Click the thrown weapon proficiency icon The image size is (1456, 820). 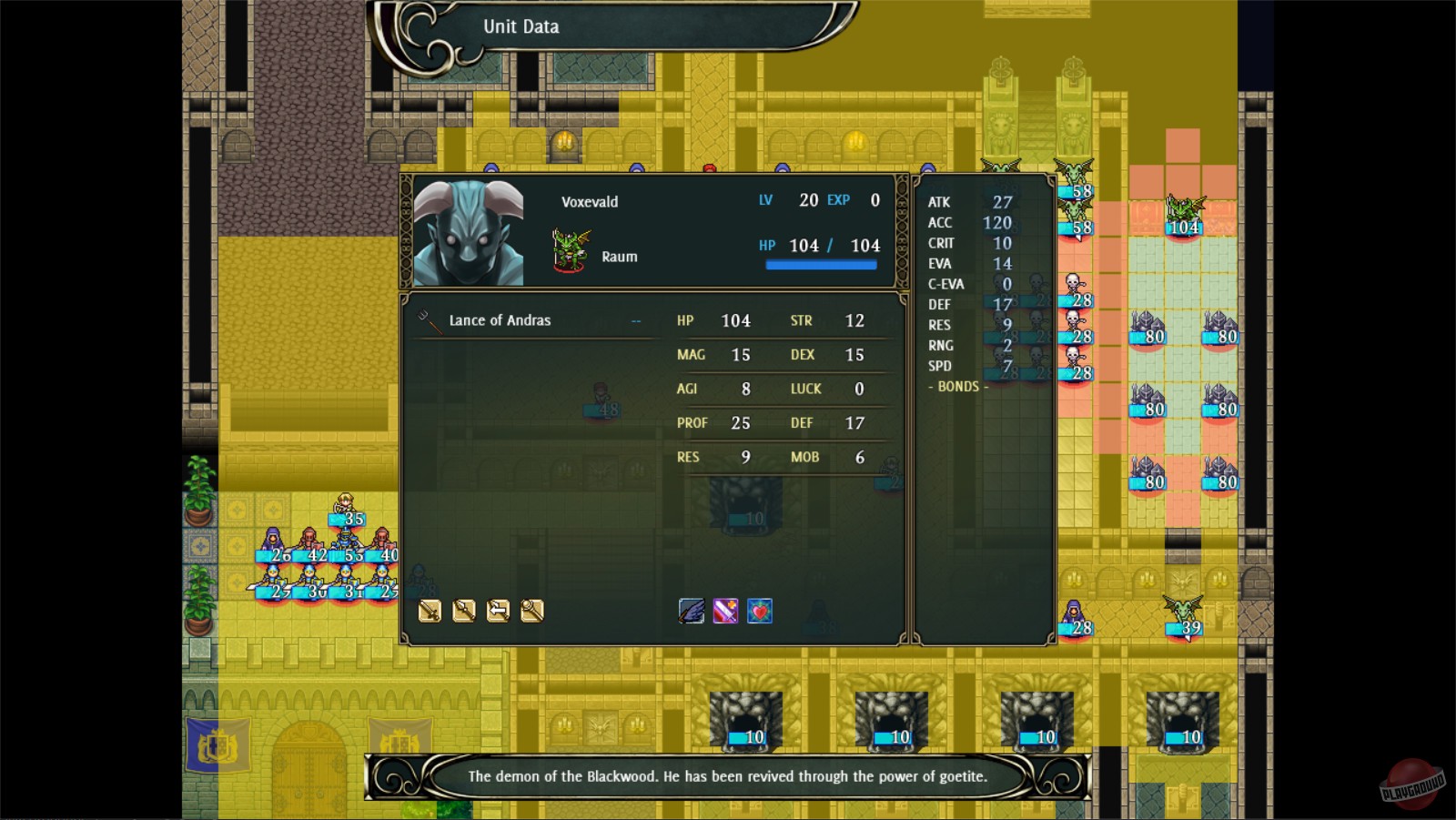tap(499, 612)
